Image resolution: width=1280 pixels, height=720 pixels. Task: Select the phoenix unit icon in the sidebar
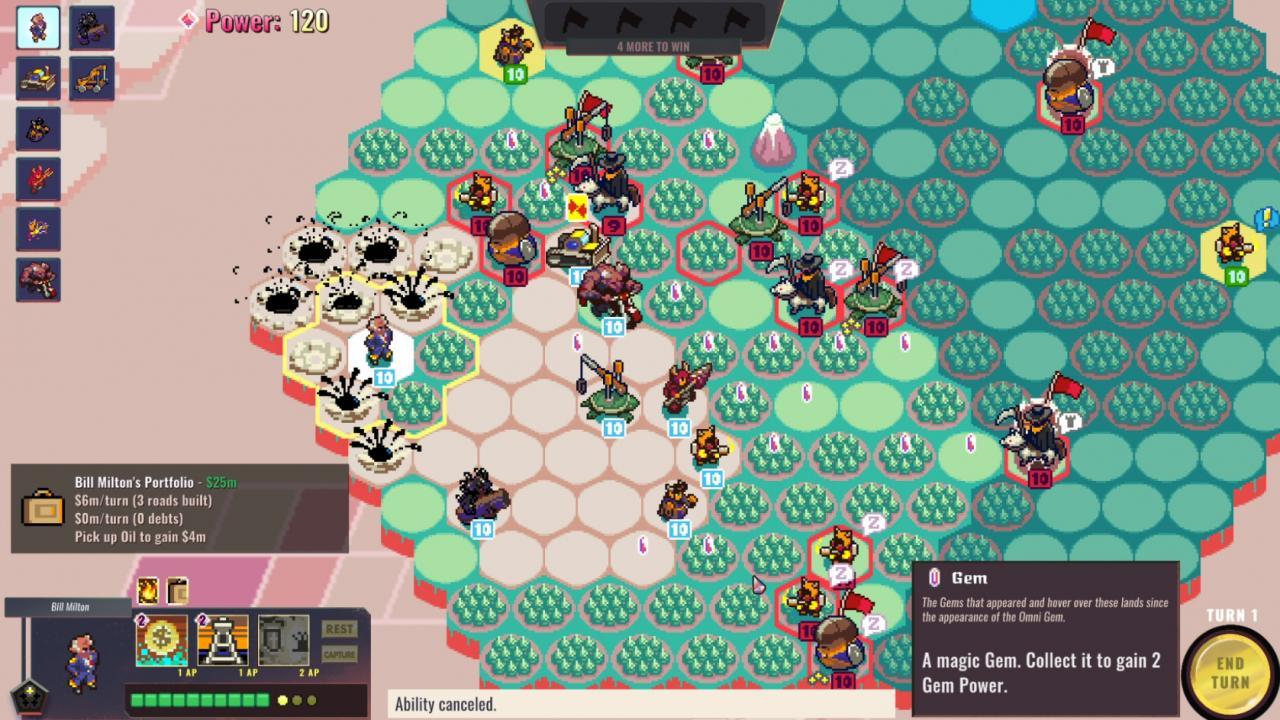tap(38, 229)
